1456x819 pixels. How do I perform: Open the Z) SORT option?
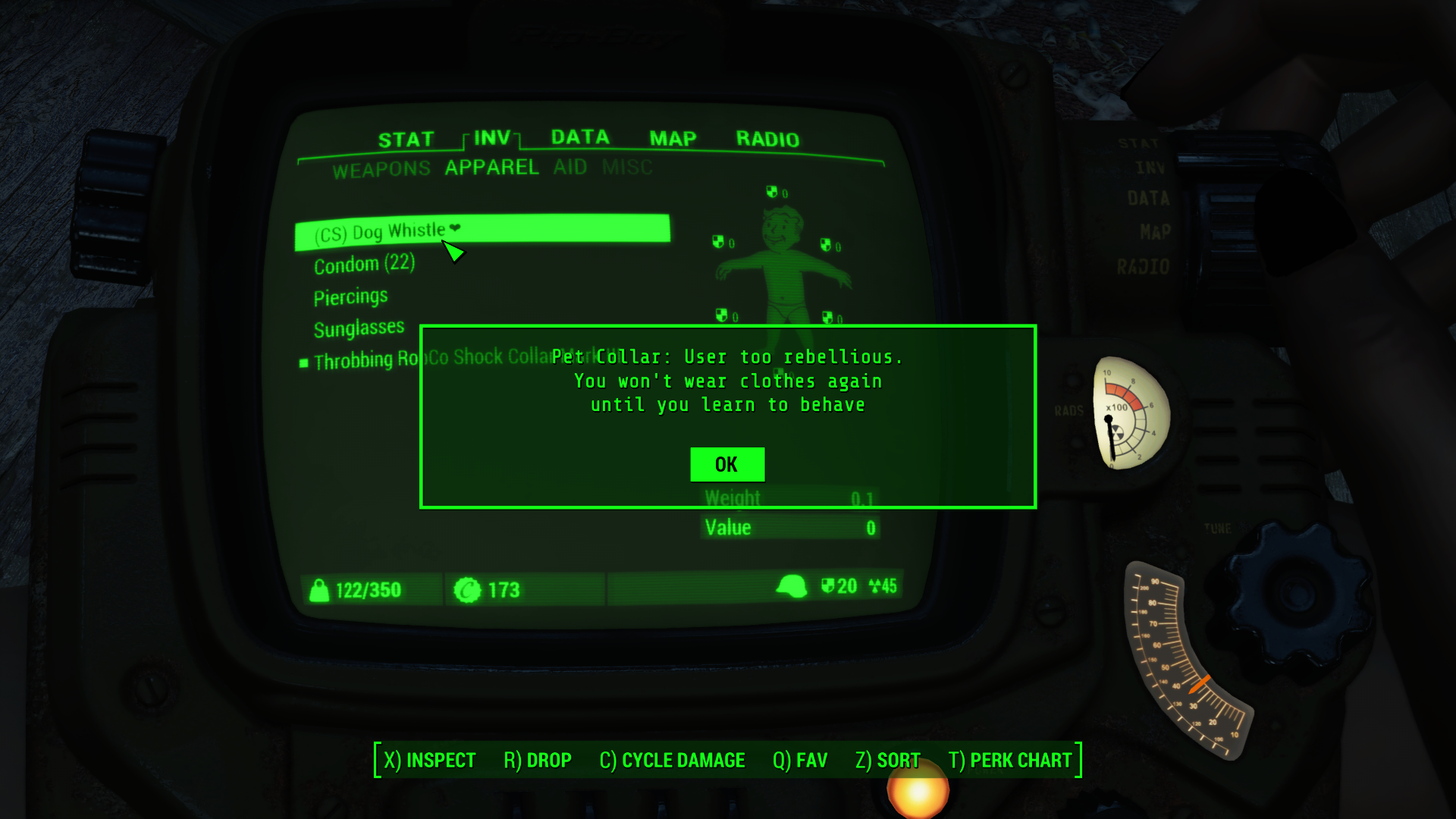point(887,760)
